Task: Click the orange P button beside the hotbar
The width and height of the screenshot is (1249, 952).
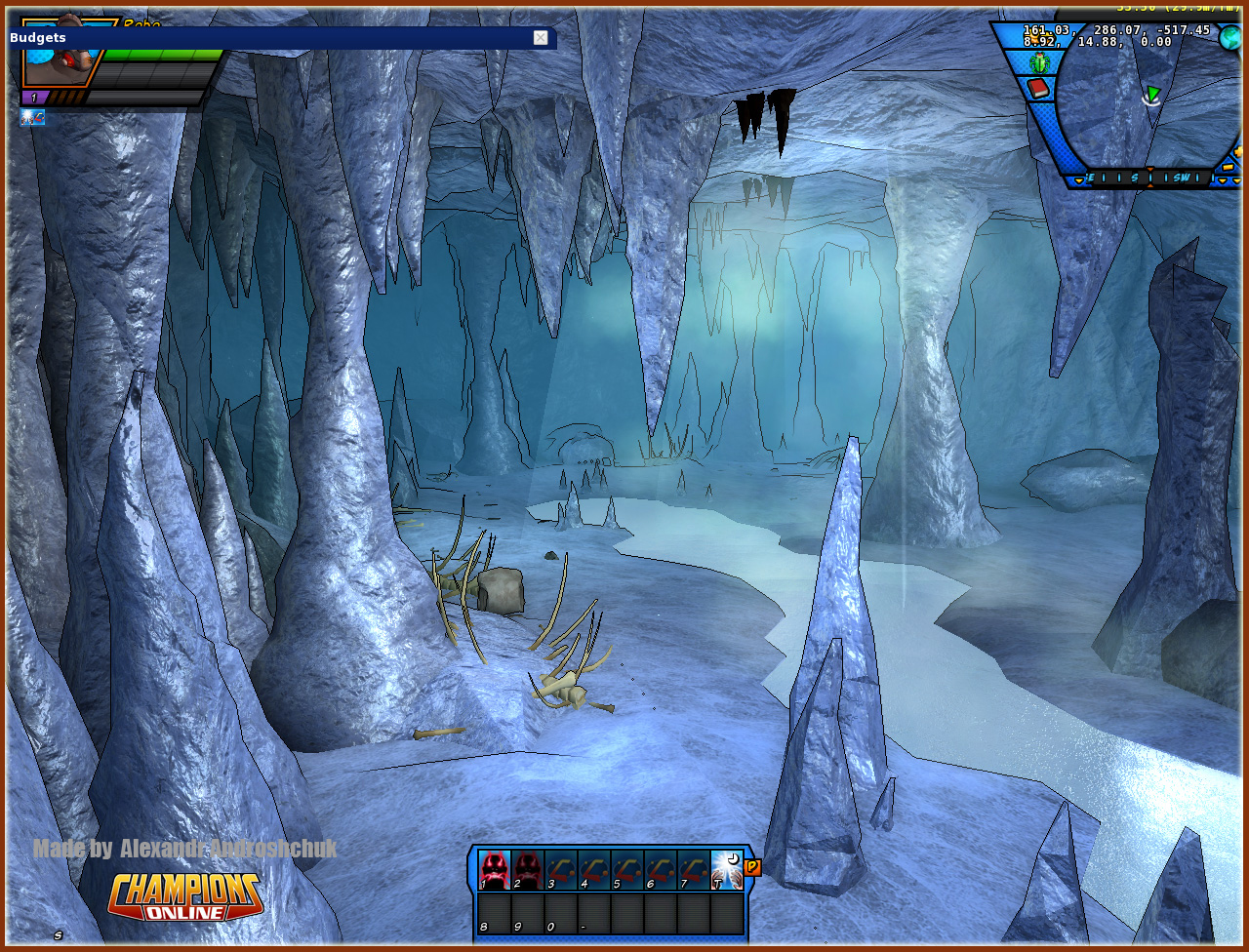Action: (x=752, y=867)
